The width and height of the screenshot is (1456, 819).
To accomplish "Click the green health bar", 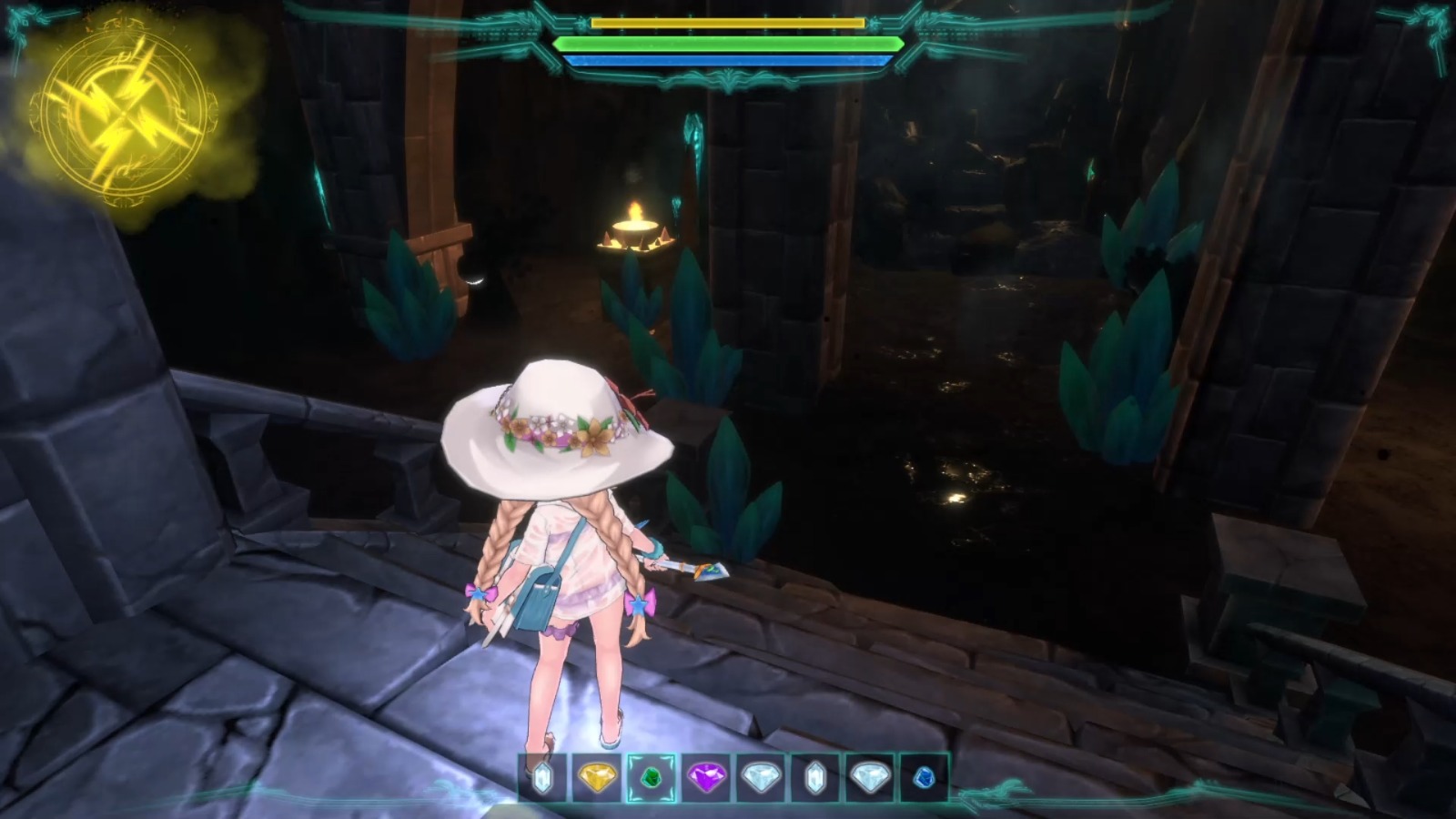I will 728,43.
